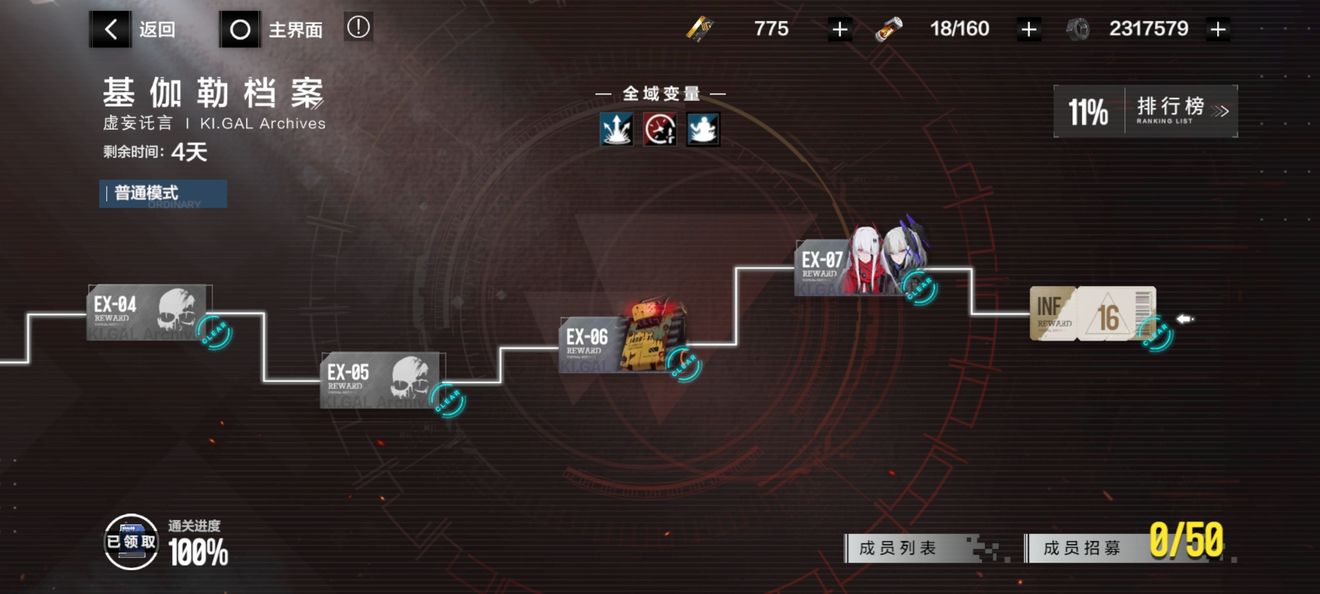Select stage EX-04

[148, 312]
